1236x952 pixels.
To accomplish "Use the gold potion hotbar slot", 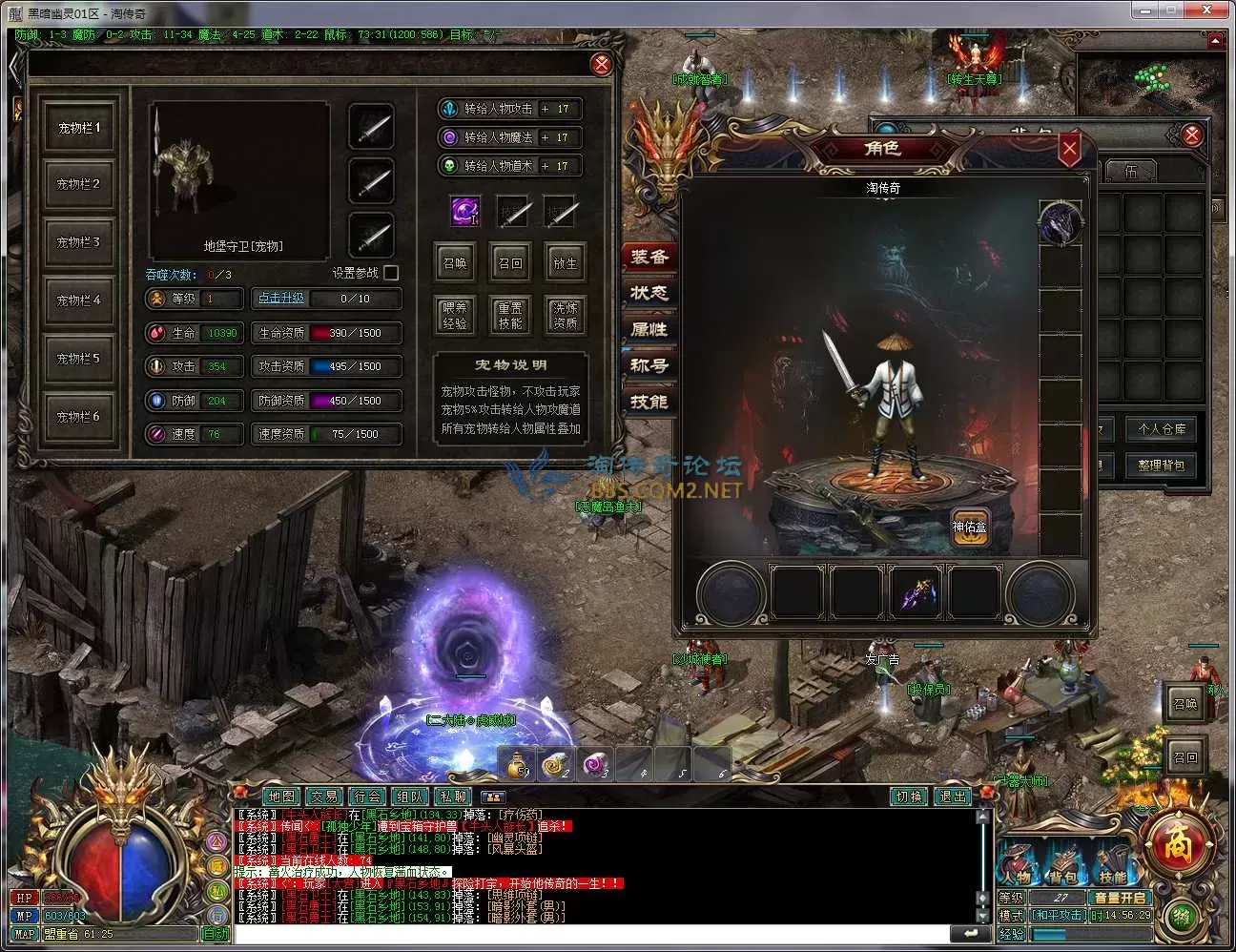I will [x=519, y=765].
